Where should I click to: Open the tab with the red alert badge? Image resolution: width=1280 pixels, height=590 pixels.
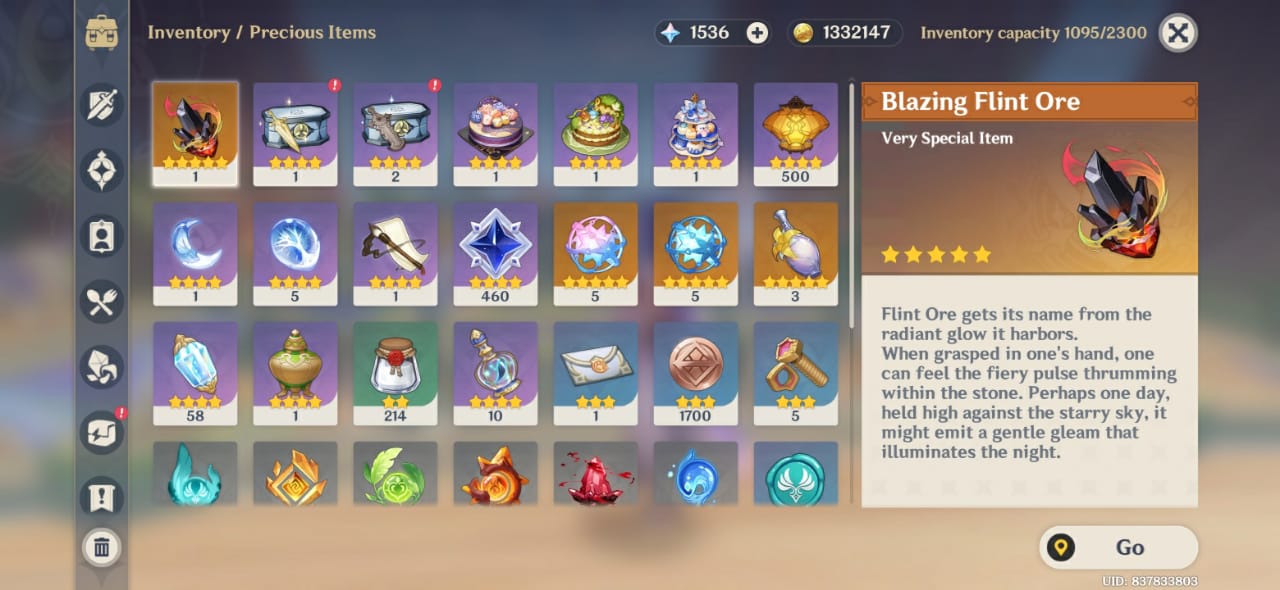point(102,432)
